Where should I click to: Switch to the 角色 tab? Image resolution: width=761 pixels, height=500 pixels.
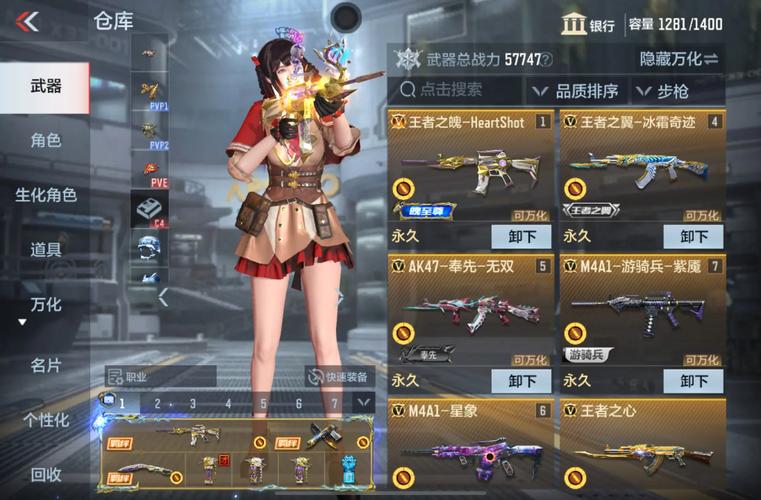(x=45, y=140)
